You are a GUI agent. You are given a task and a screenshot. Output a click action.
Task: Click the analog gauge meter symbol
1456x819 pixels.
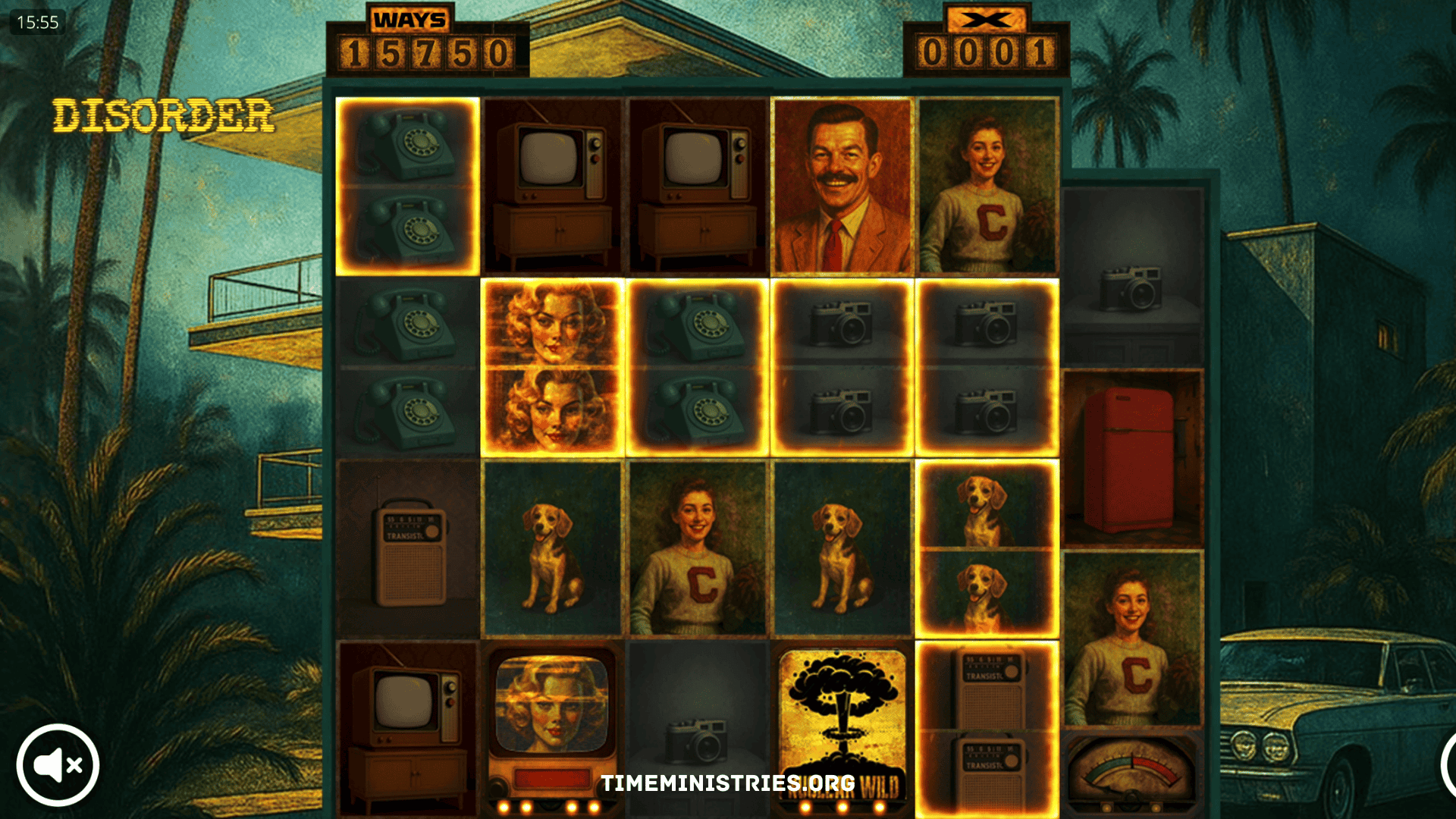tap(1131, 766)
